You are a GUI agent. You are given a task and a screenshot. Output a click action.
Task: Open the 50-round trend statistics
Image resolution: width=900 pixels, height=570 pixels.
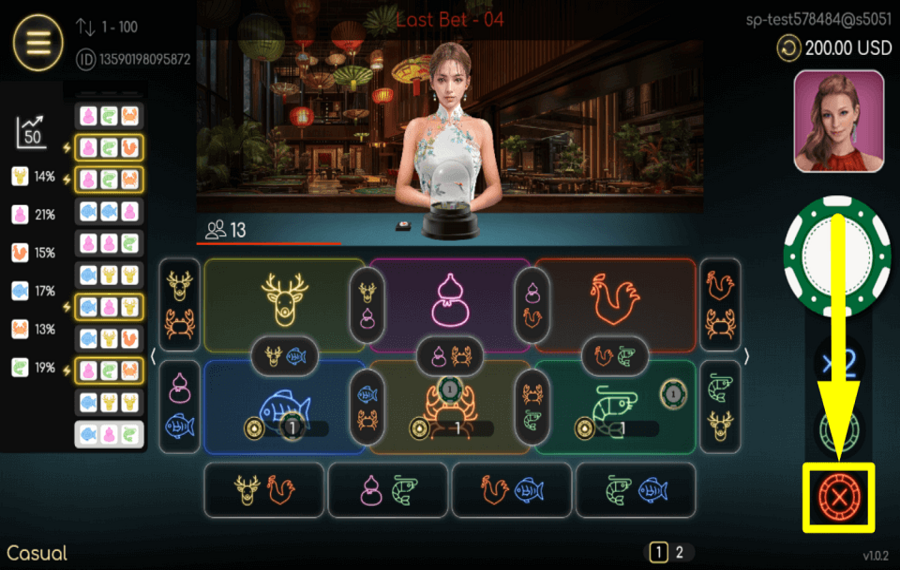32,132
